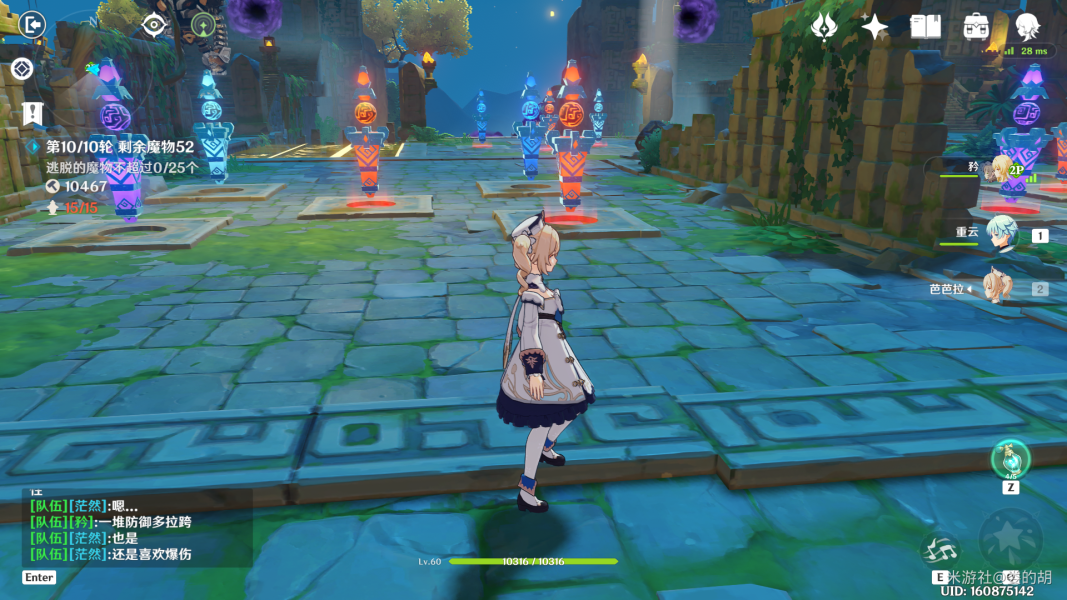Open the open-book handbook icon

point(926,27)
